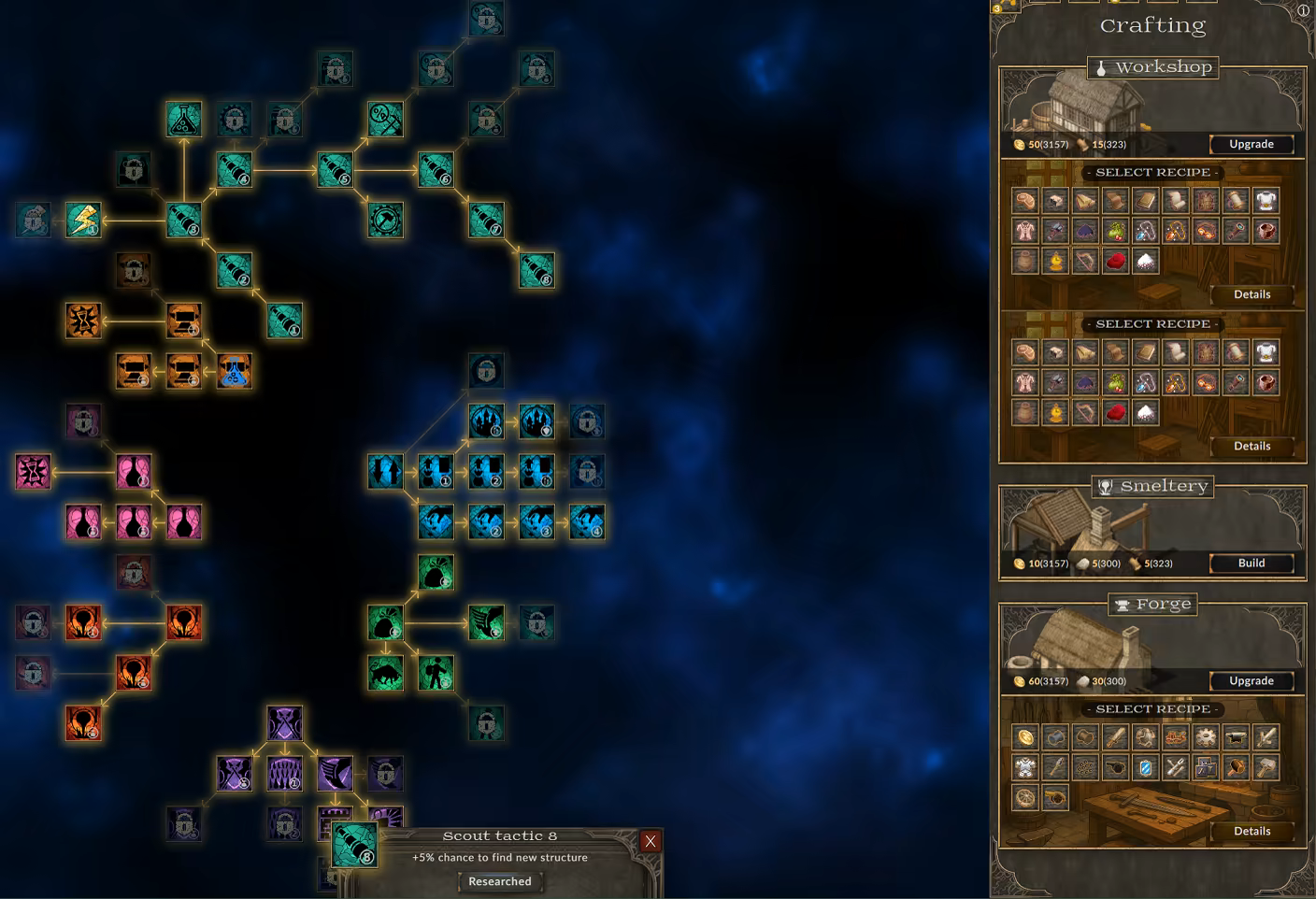This screenshot has height=899, width=1316.
Task: Close the Scout tactic 8 tooltip
Action: pos(651,841)
